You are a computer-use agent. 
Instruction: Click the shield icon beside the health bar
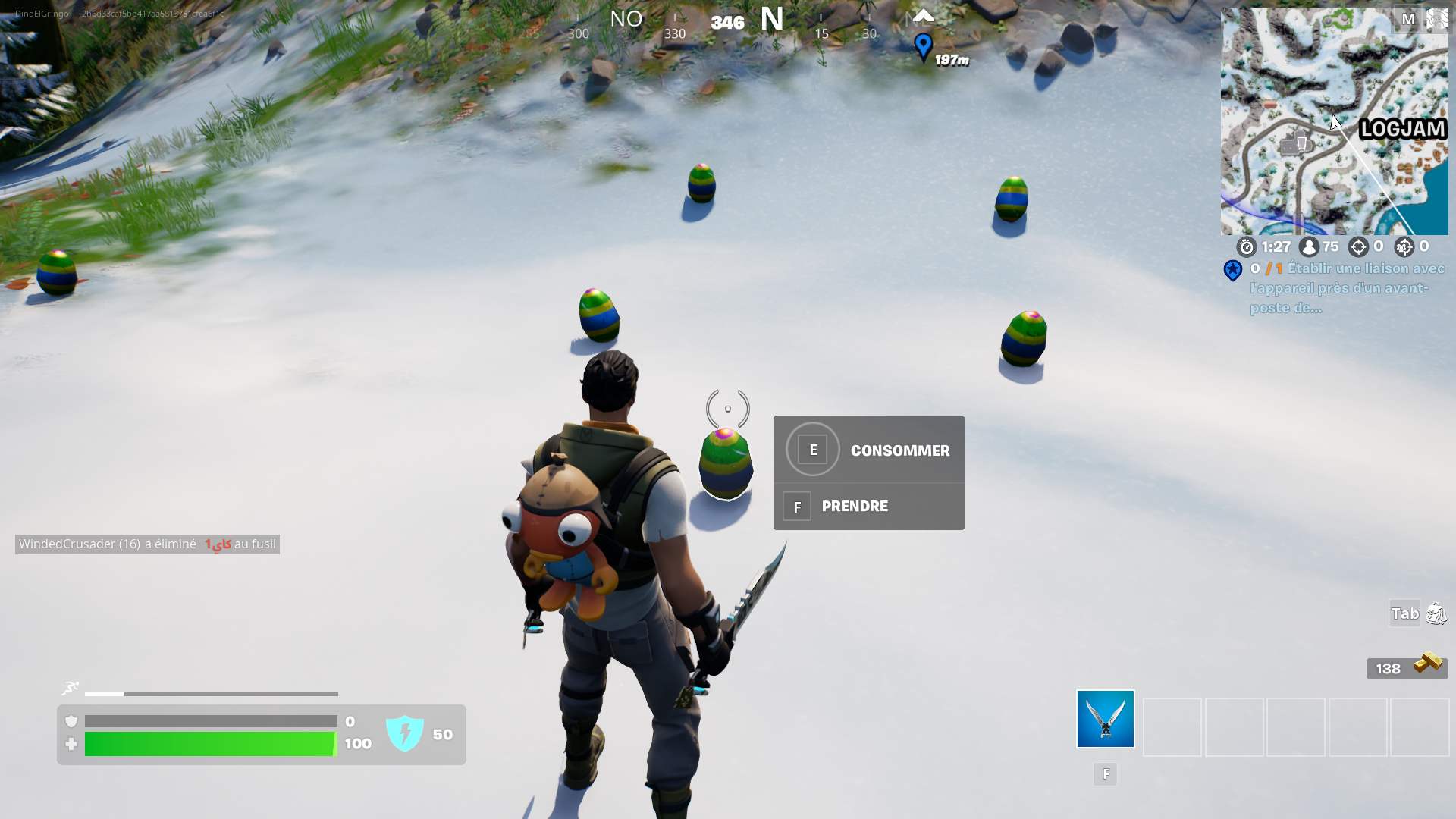[71, 721]
